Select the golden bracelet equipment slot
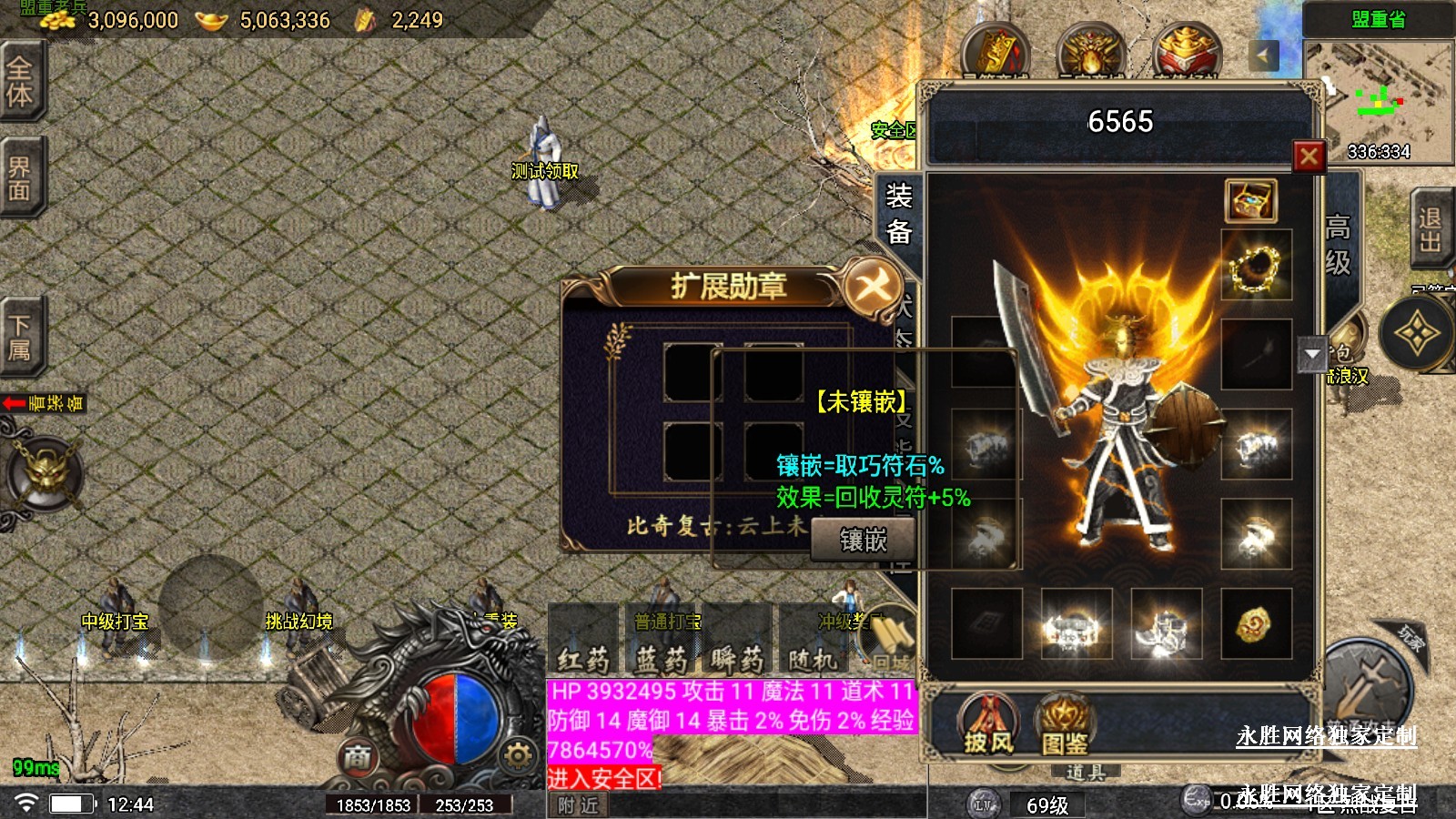Image resolution: width=1456 pixels, height=819 pixels. tap(1256, 266)
